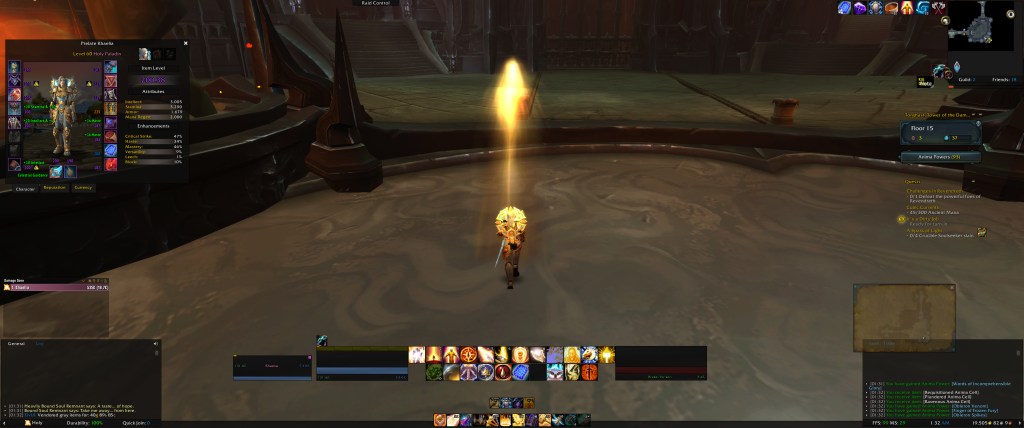Use the green leafy wreath ability
Image resolution: width=1024 pixels, height=428 pixels.
[x=434, y=372]
